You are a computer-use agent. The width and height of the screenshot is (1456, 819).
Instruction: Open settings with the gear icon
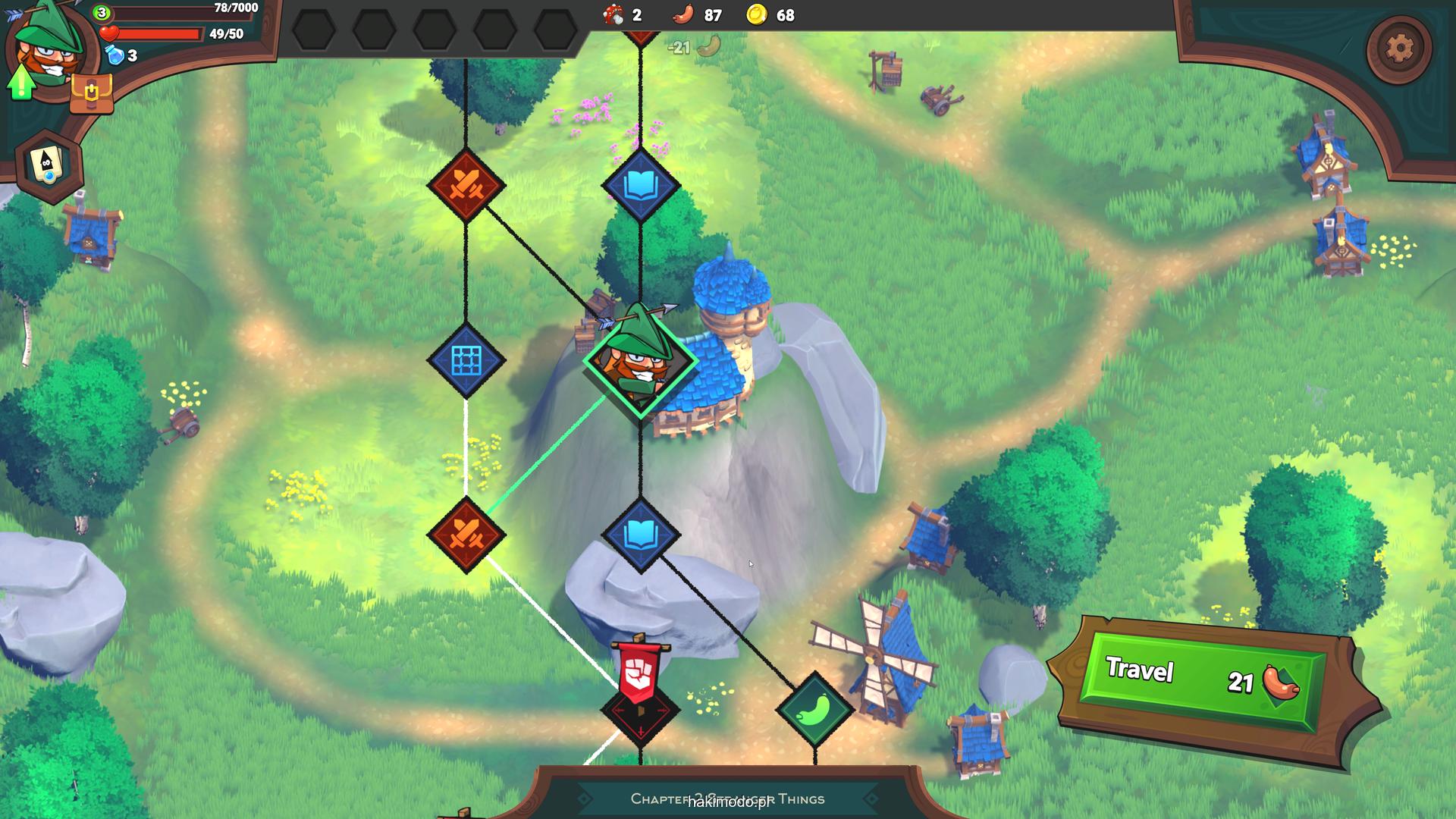click(x=1399, y=49)
